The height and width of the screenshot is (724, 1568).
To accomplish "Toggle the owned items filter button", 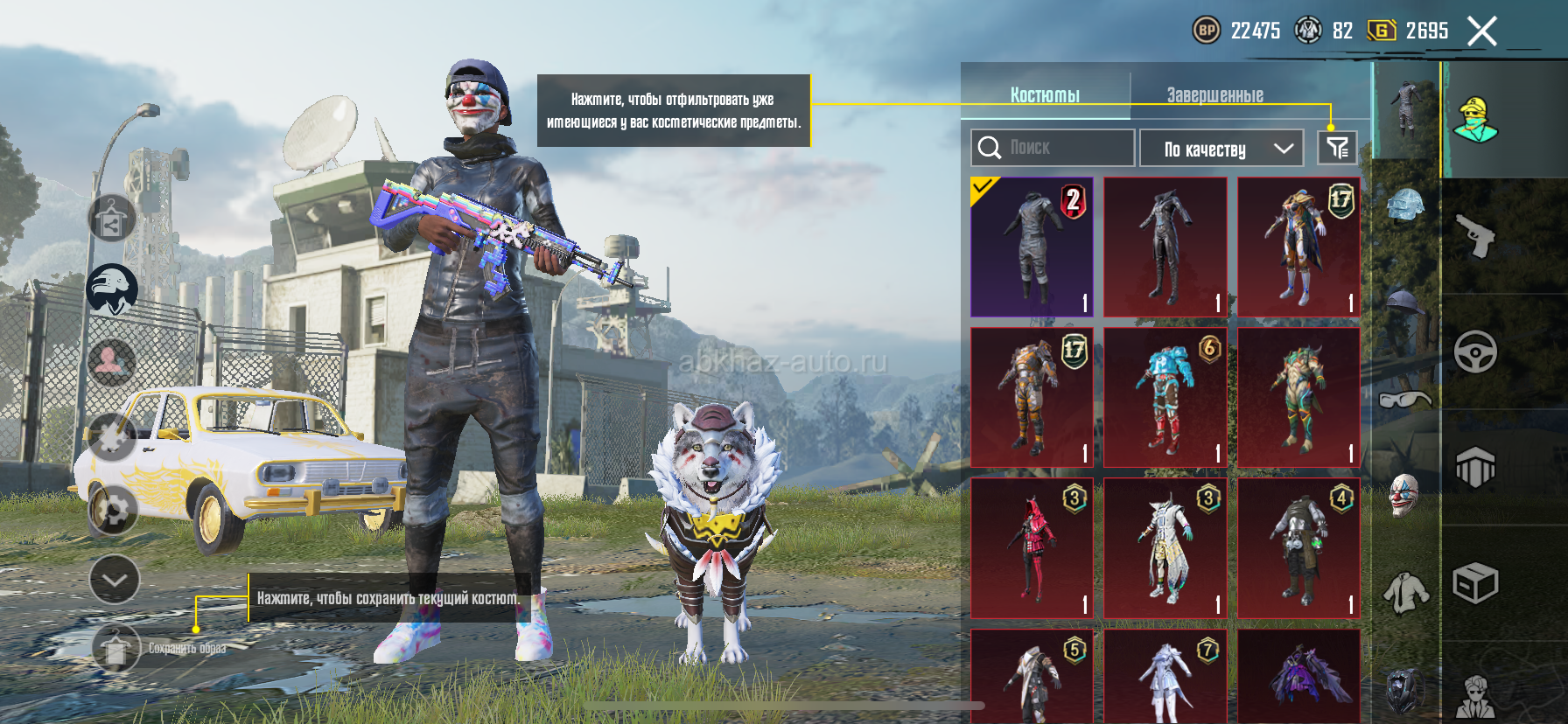I will coord(1337,148).
